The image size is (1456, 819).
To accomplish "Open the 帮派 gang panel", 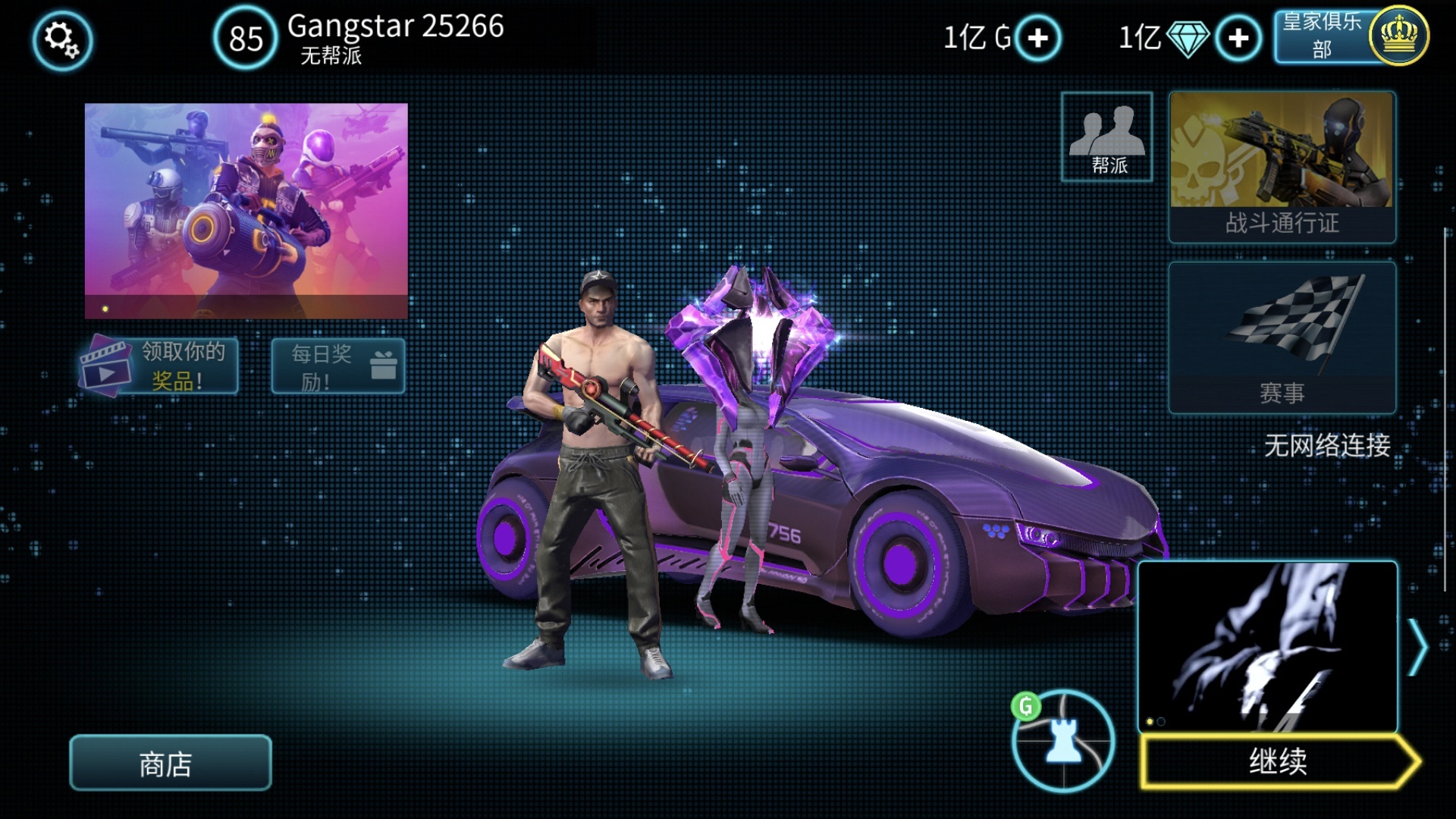I will pos(1106,137).
